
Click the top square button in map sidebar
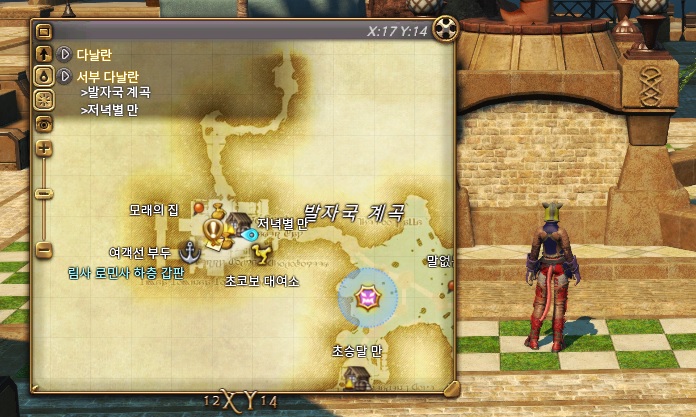(43, 32)
